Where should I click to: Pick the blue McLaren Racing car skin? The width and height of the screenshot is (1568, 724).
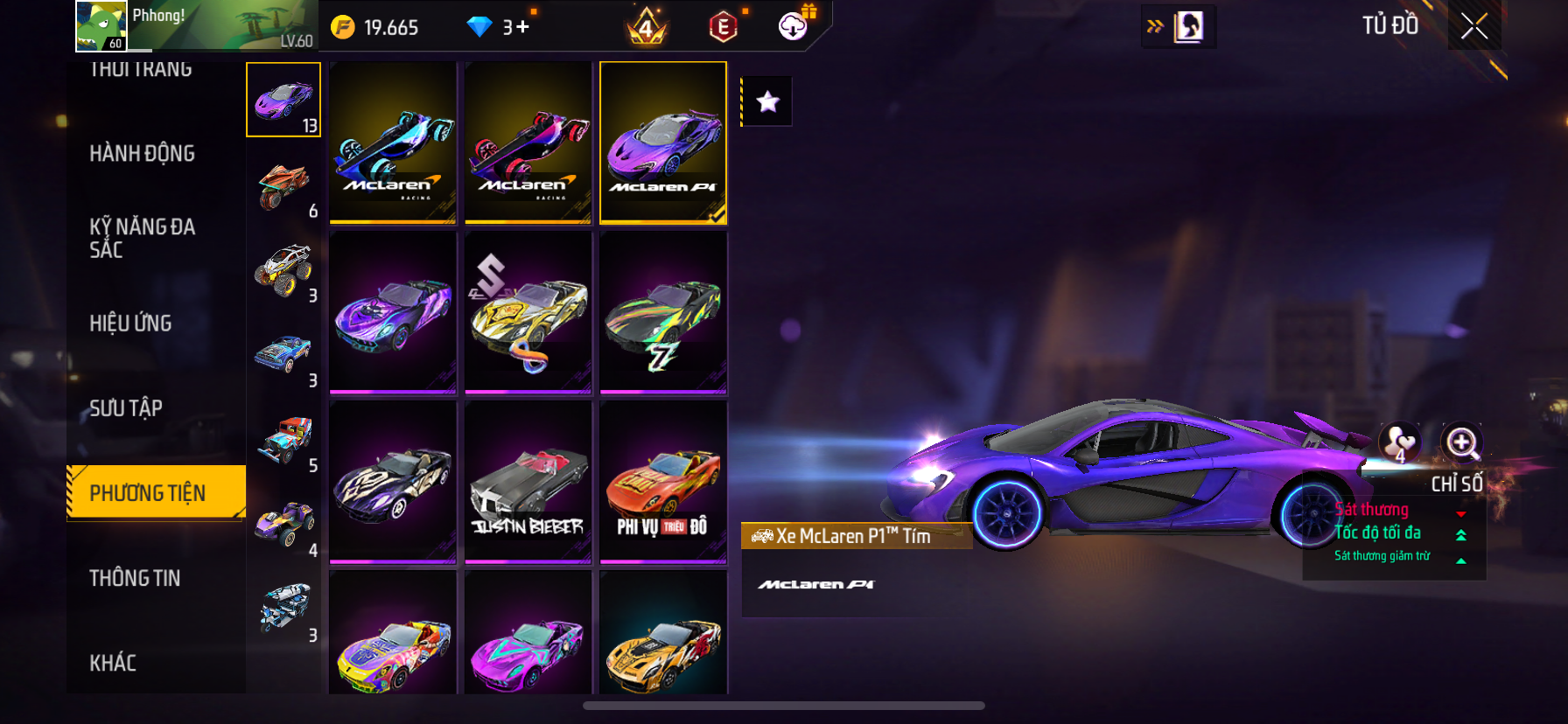(x=393, y=143)
